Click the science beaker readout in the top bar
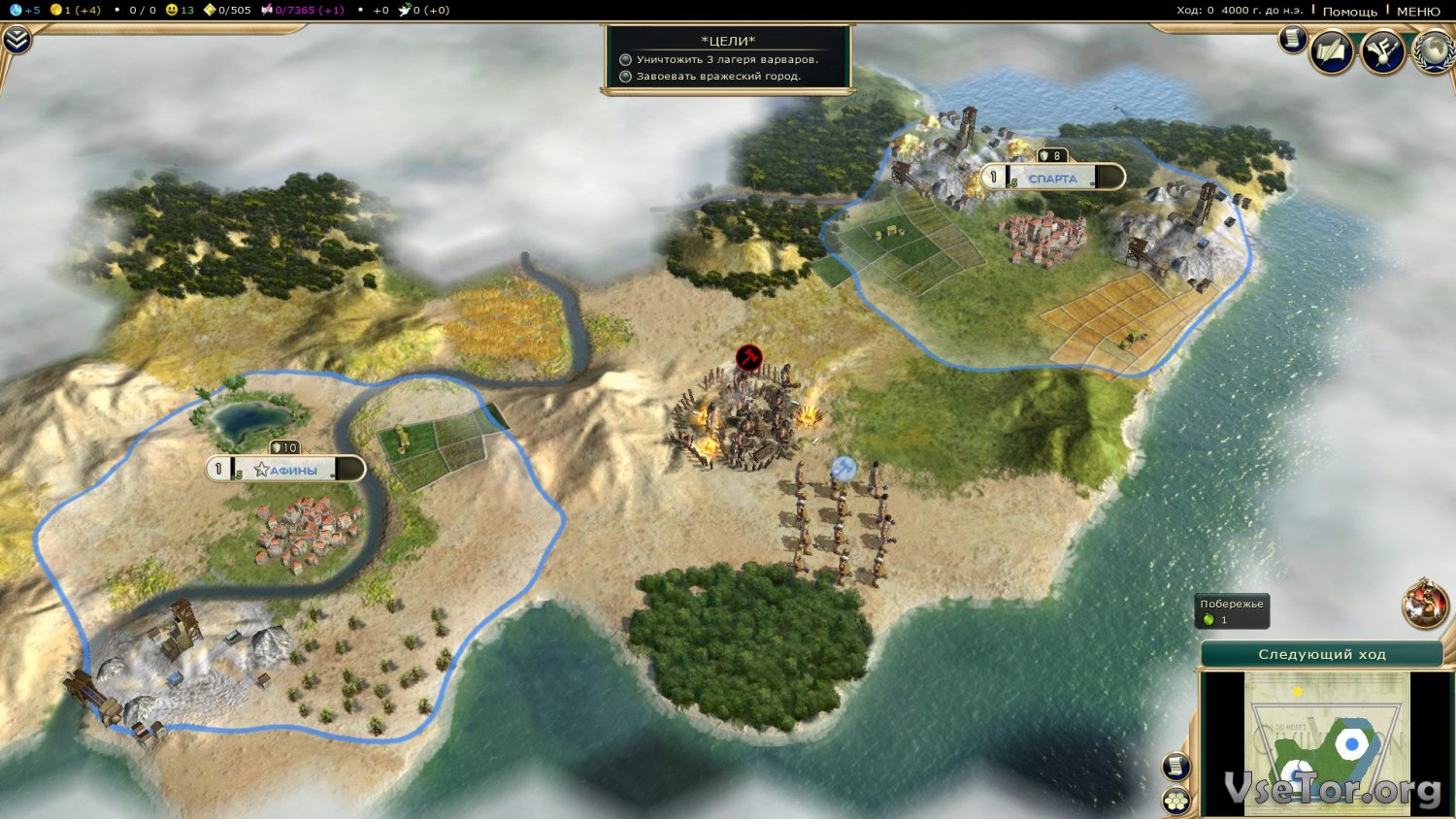The image size is (1456, 819). (x=24, y=10)
